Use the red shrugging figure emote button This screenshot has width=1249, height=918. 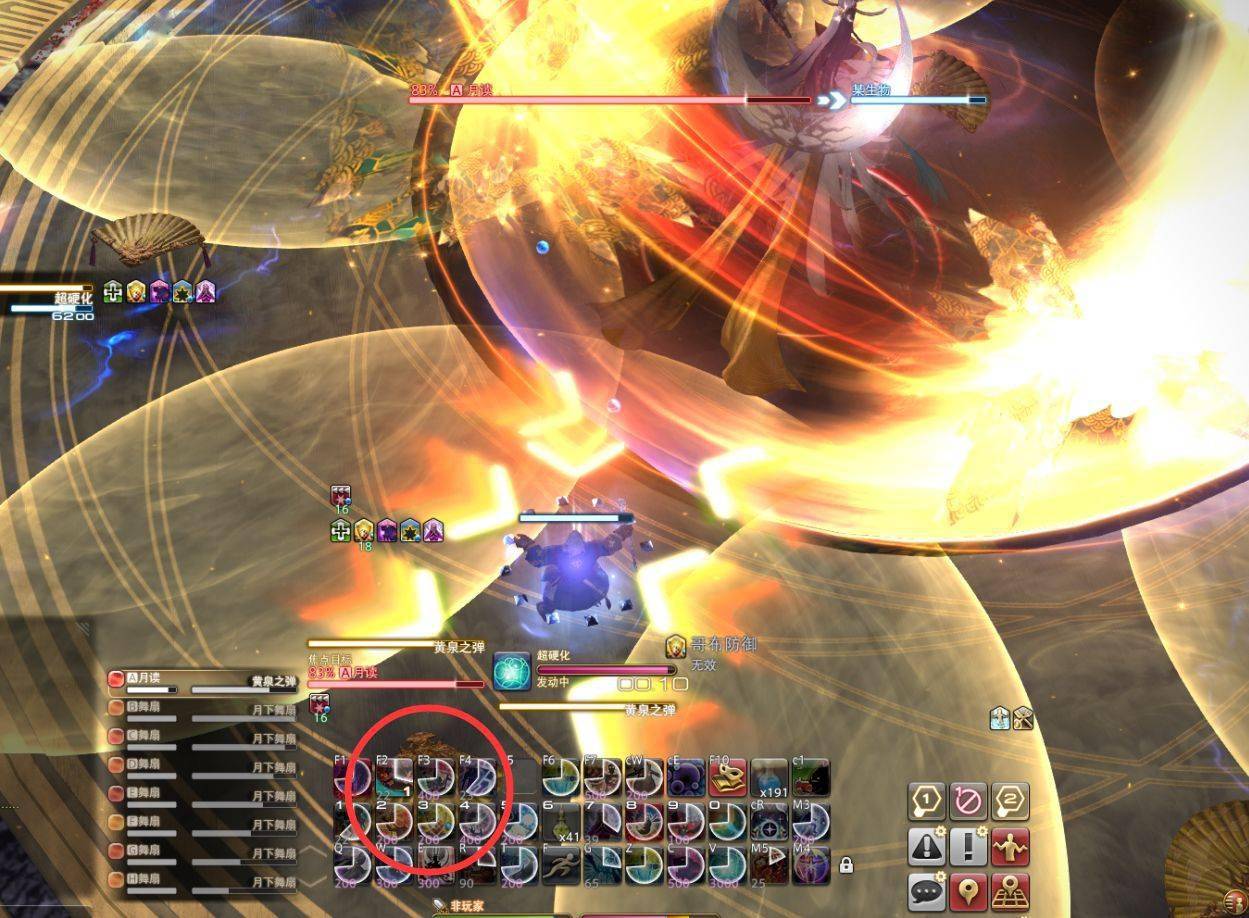(x=1011, y=847)
